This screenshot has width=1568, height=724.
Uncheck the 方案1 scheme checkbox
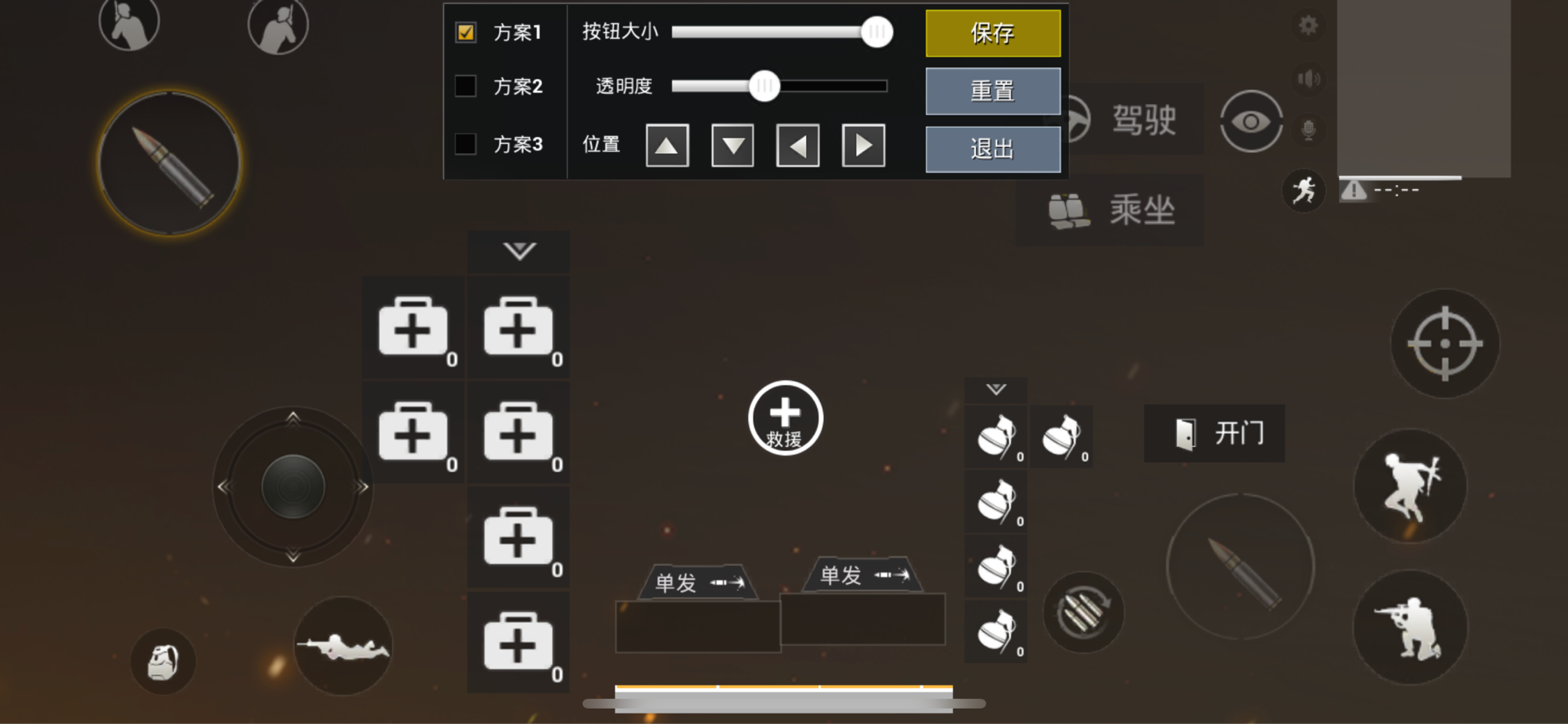(465, 32)
